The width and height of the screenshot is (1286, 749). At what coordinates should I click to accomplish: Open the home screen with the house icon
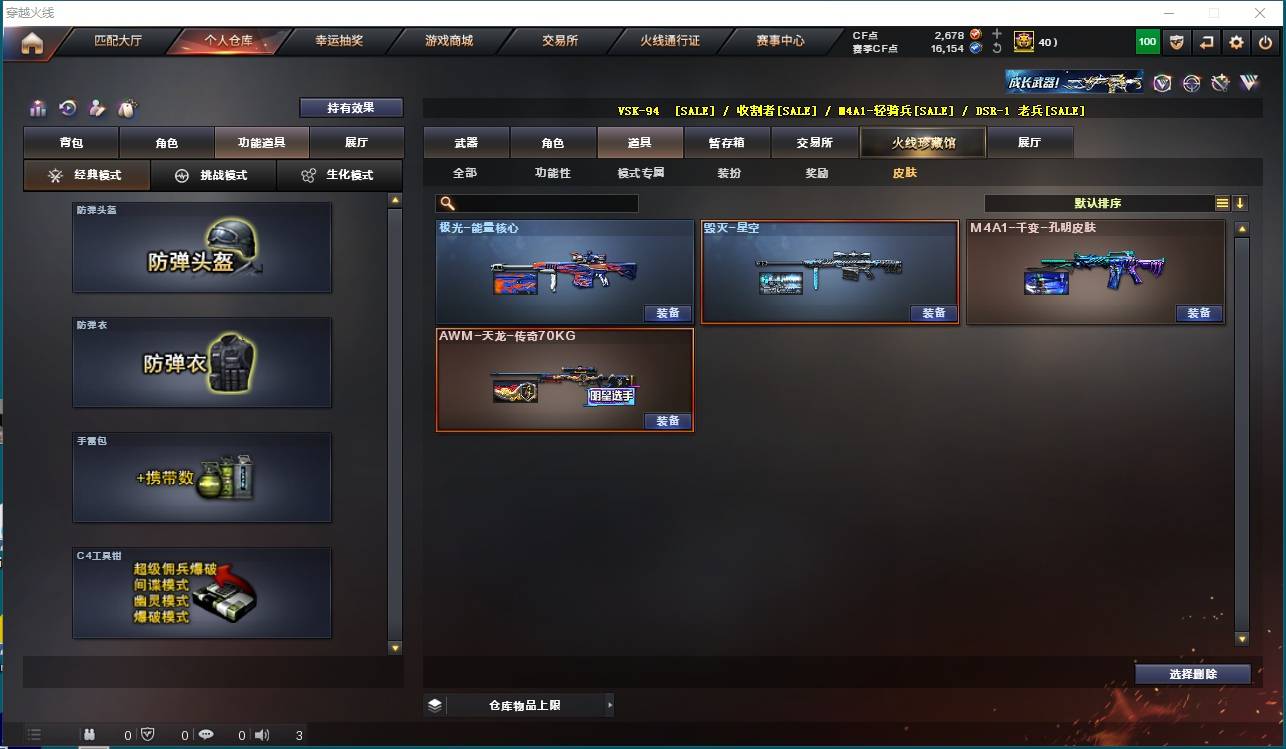click(34, 42)
